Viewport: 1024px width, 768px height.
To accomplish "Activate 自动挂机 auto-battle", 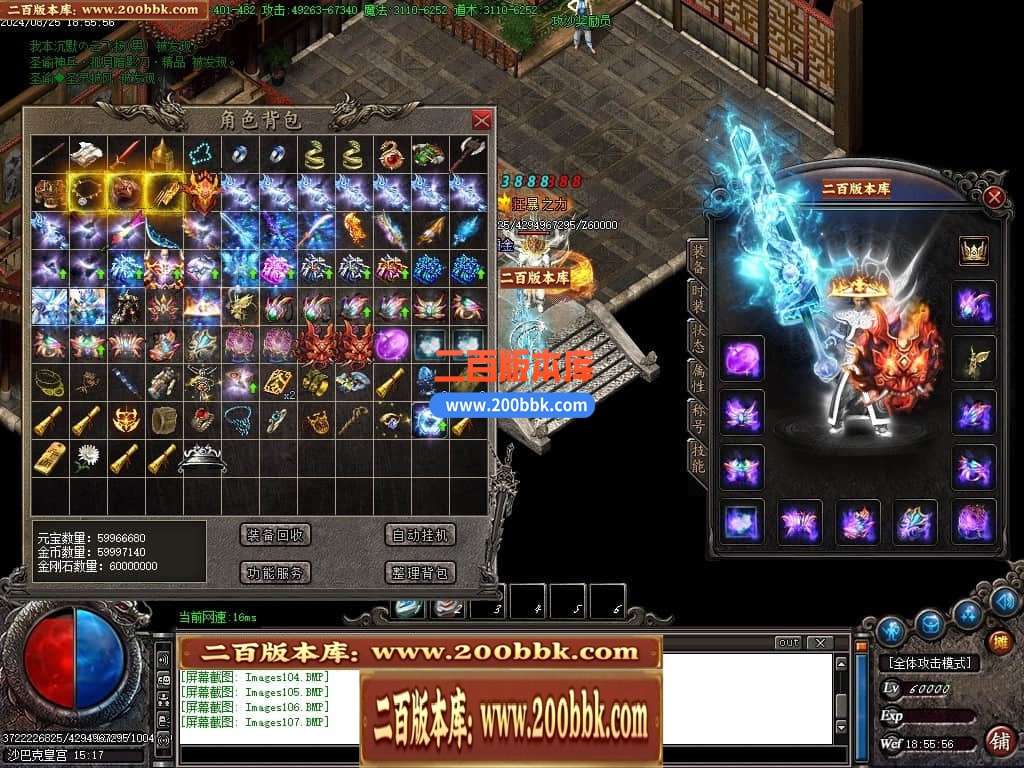I will (421, 535).
